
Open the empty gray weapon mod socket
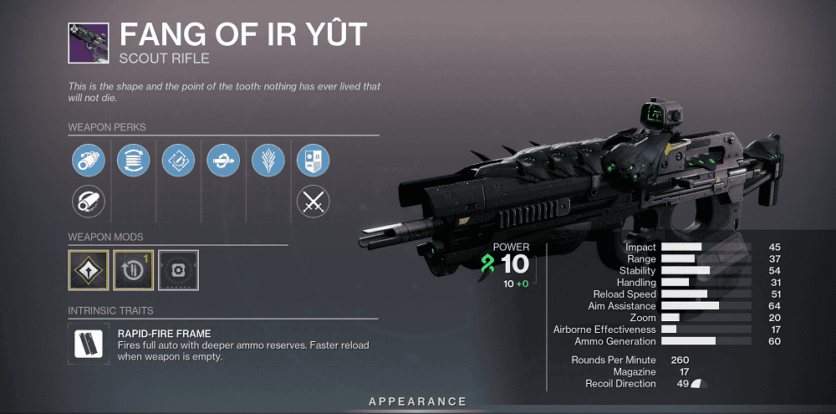point(178,270)
